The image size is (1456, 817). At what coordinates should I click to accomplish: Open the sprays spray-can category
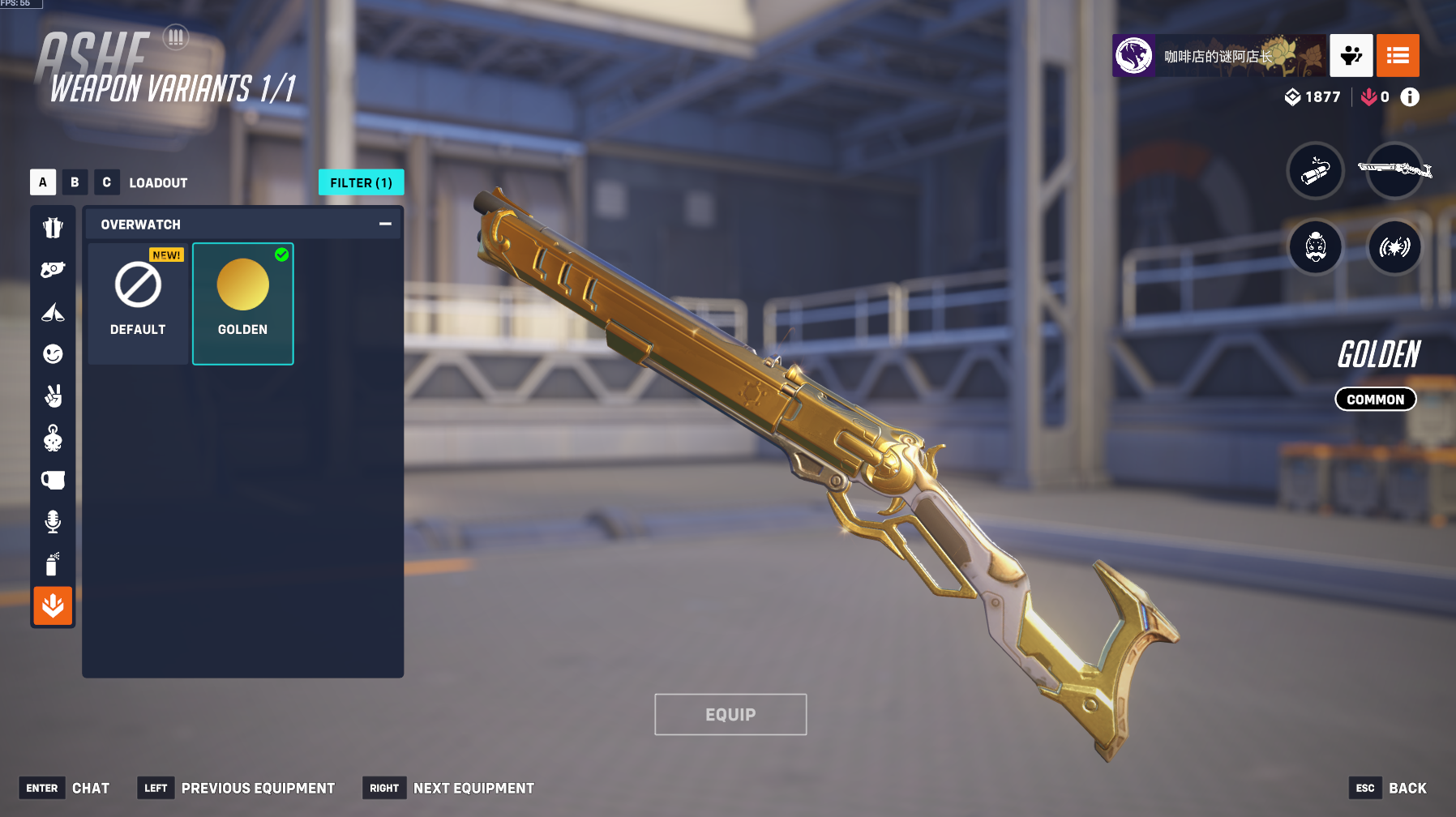click(53, 564)
